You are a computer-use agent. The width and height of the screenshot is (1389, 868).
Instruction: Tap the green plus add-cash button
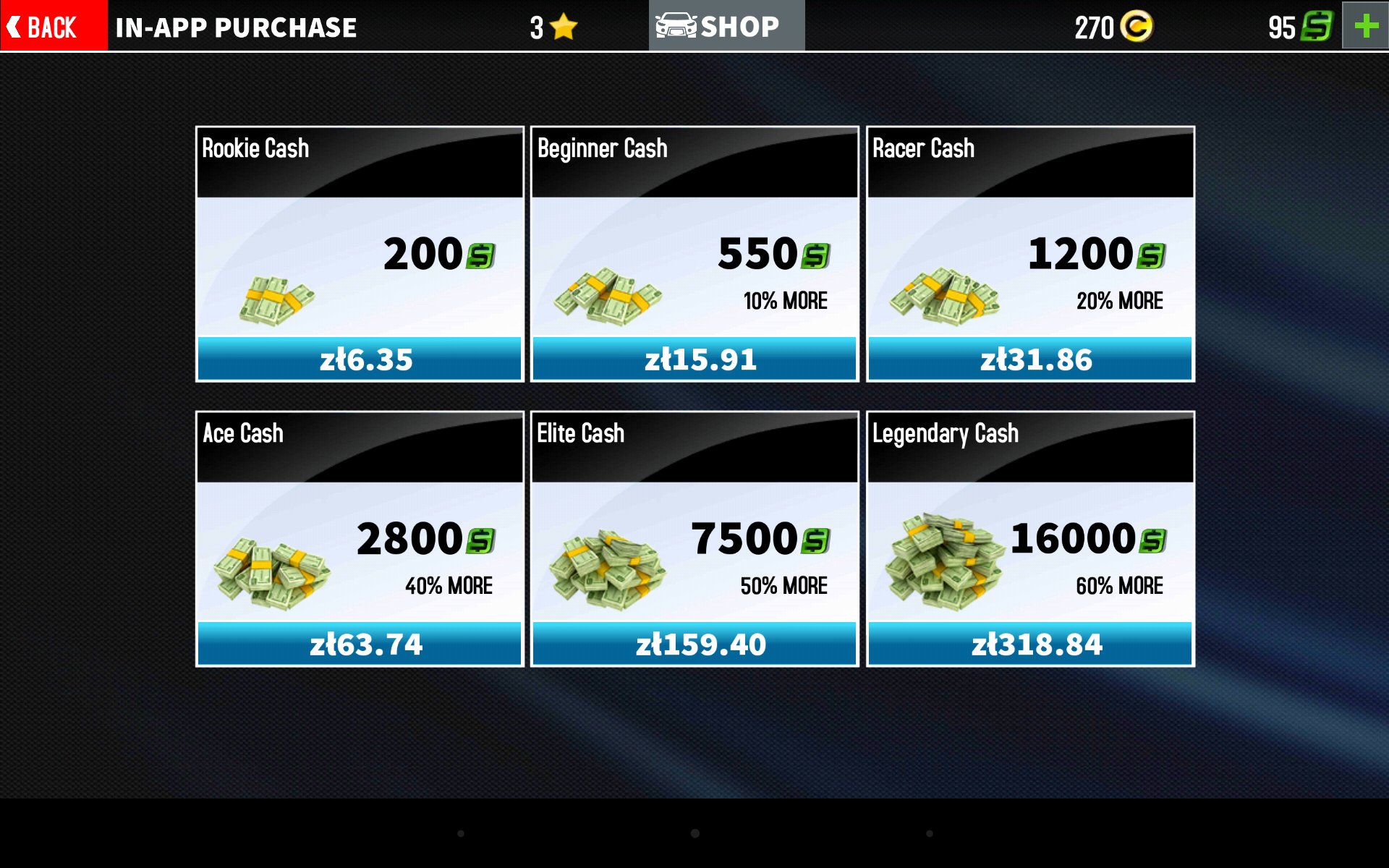pos(1365,26)
